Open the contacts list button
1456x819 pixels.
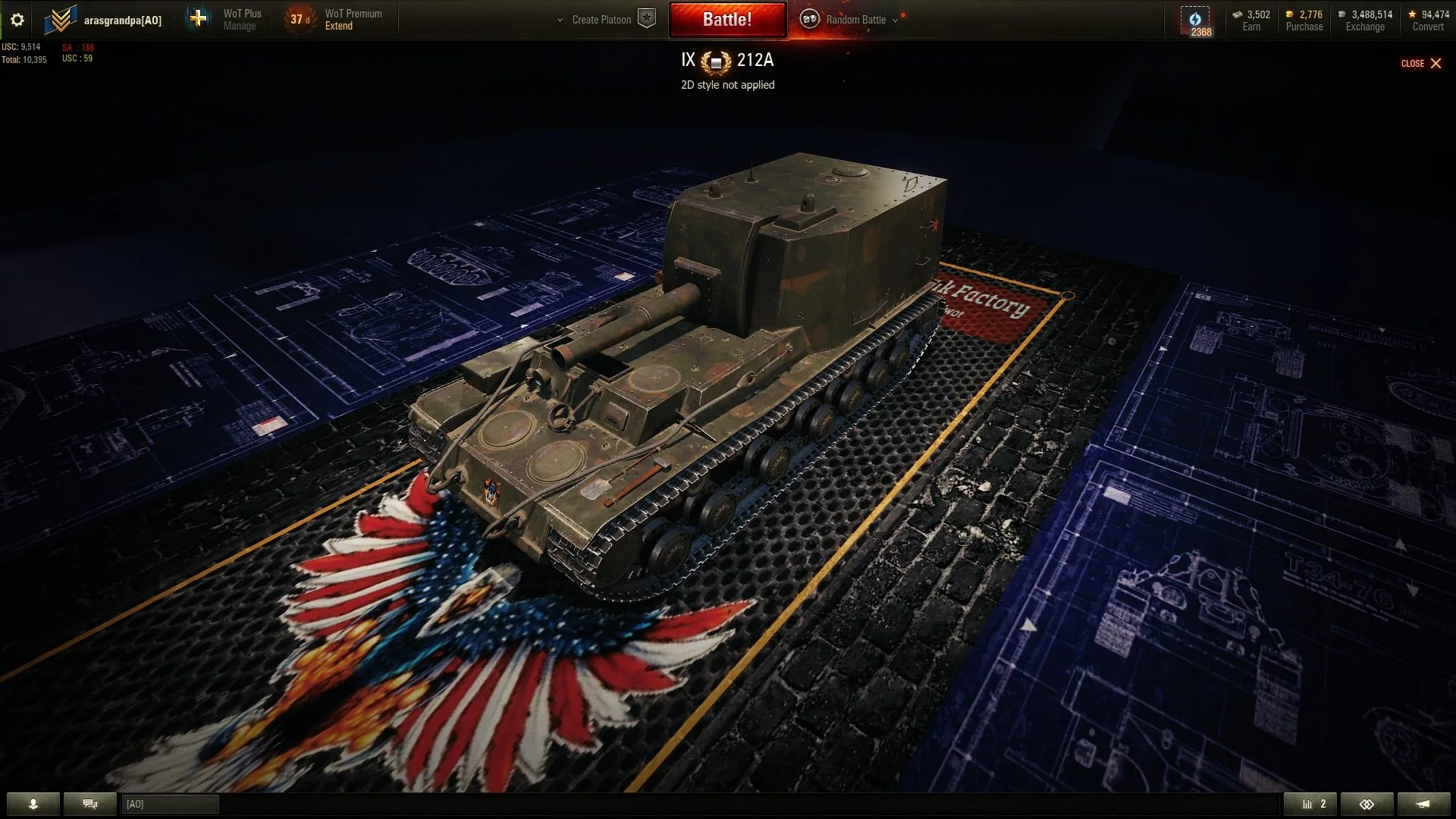33,804
